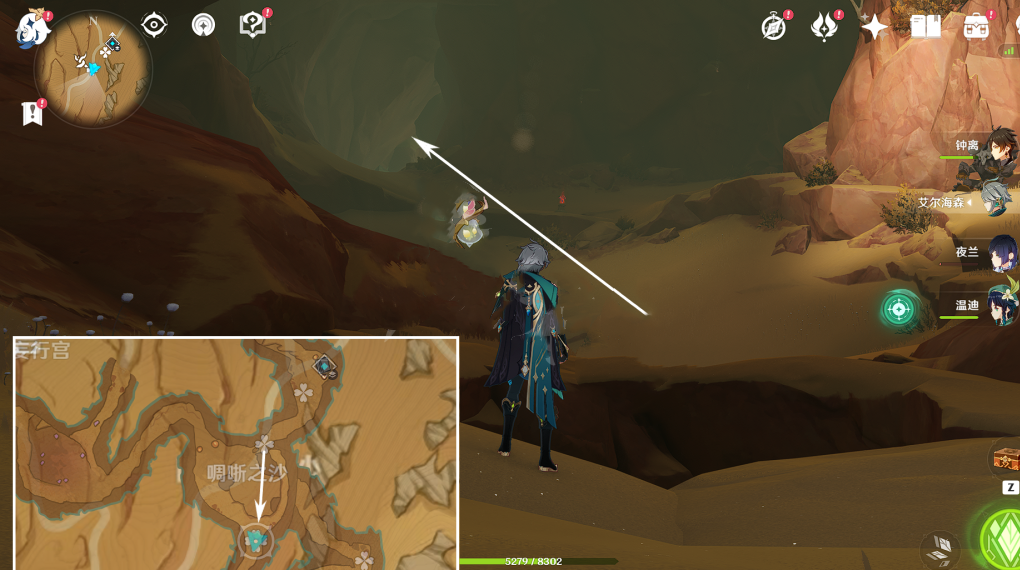Open the tutorial book with question mark

(253, 25)
